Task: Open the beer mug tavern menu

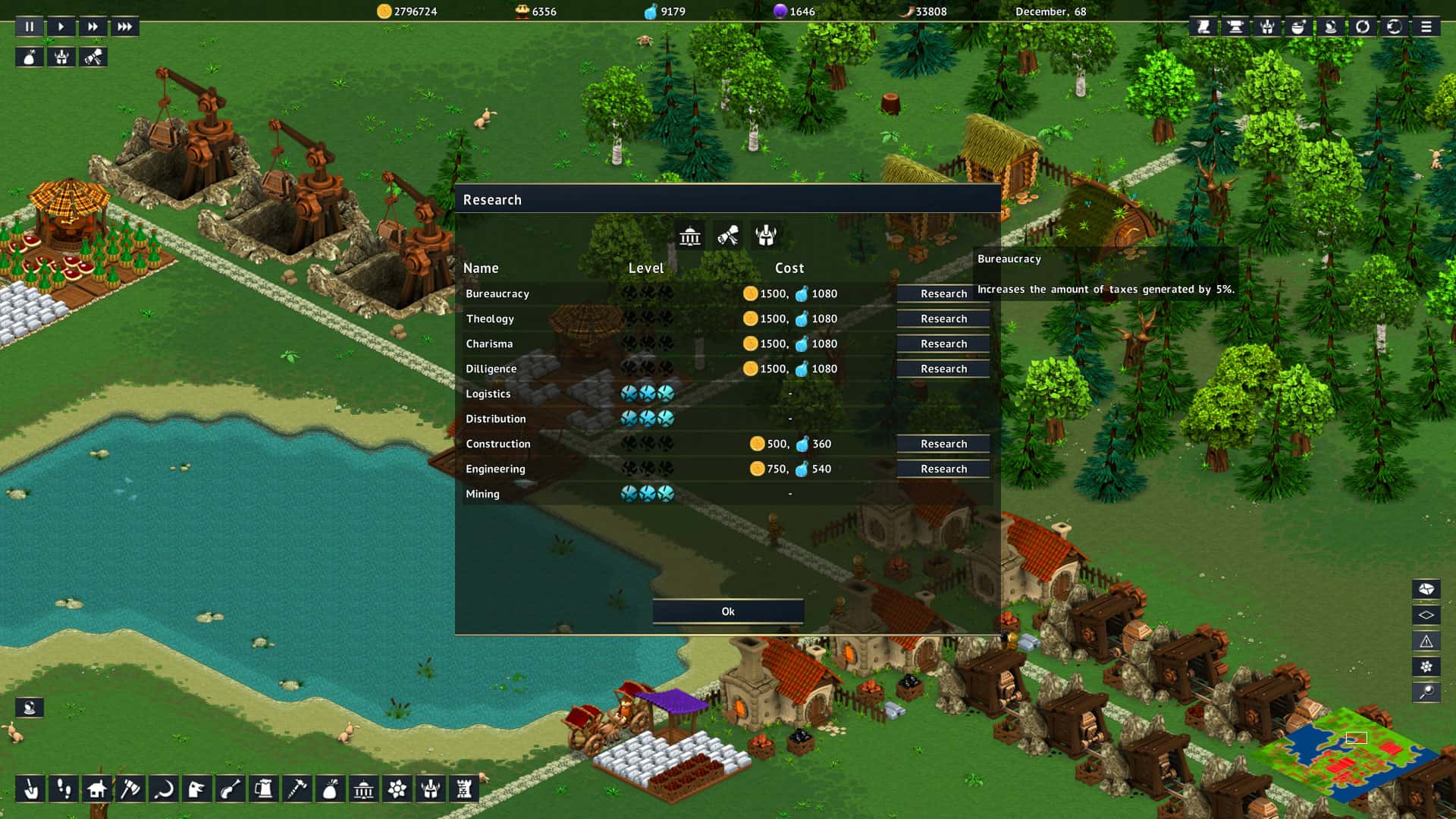Action: (263, 789)
